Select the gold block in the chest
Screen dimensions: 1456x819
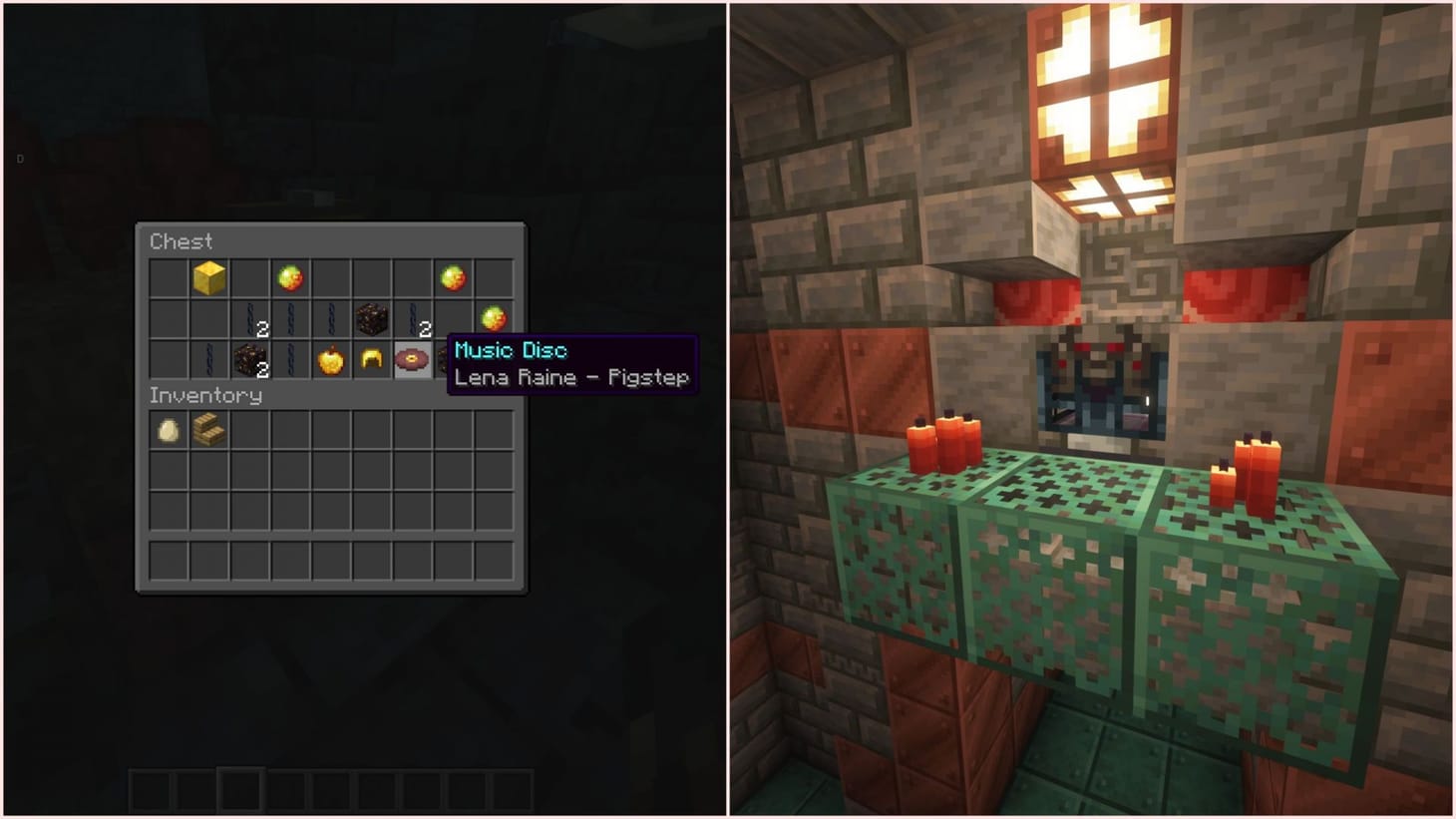pos(207,278)
